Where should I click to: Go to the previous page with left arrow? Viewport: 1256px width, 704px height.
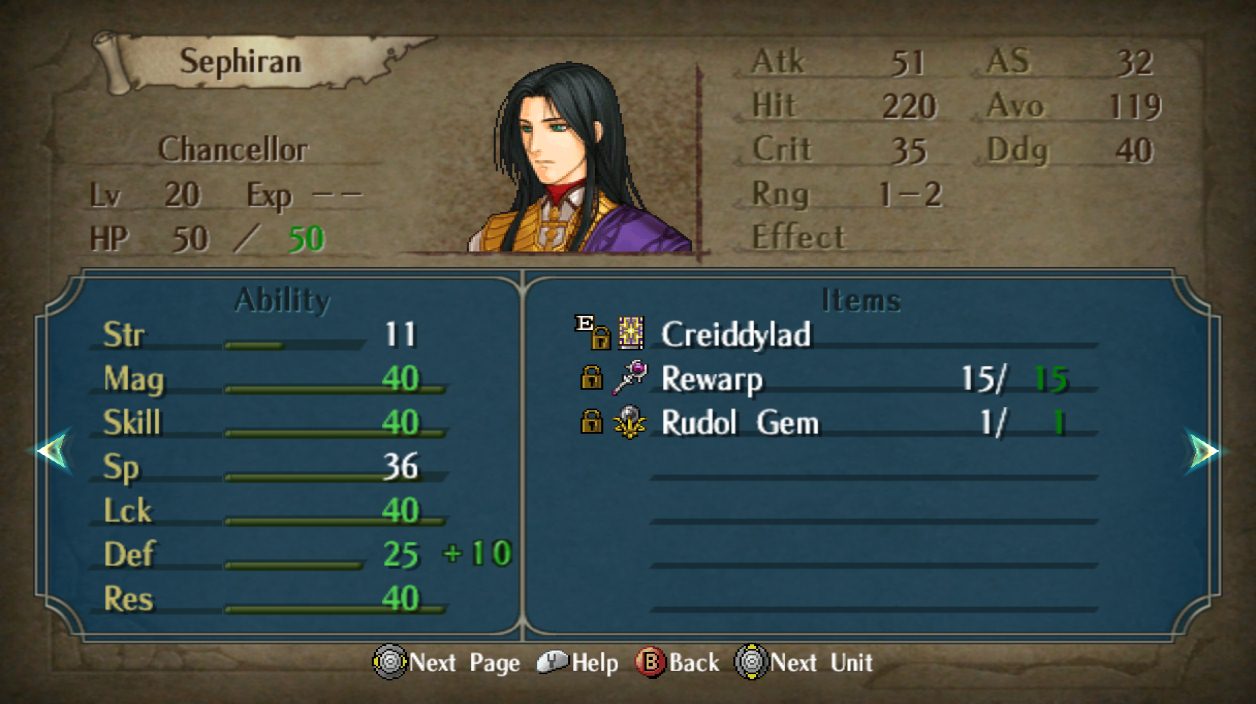[x=52, y=452]
